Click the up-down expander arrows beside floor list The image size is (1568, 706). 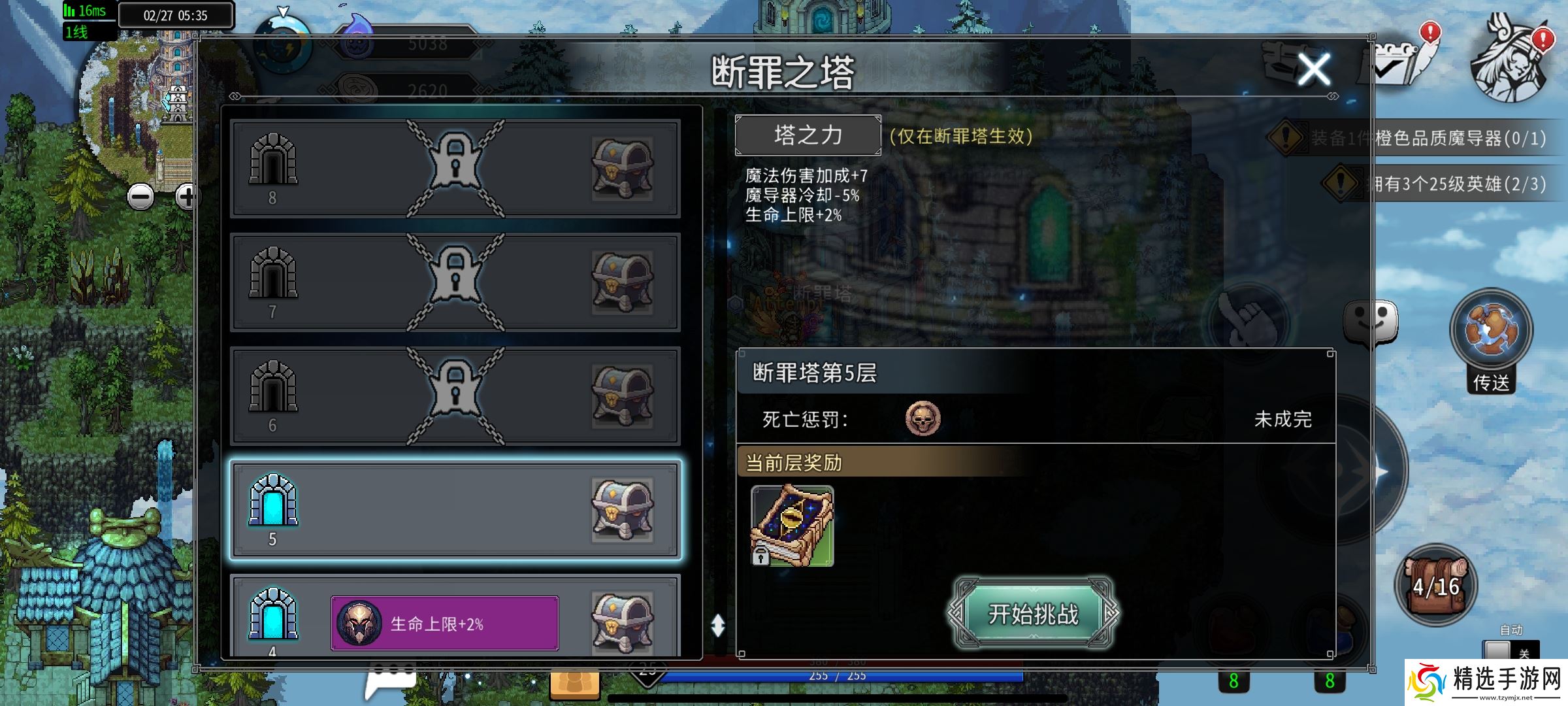(719, 624)
